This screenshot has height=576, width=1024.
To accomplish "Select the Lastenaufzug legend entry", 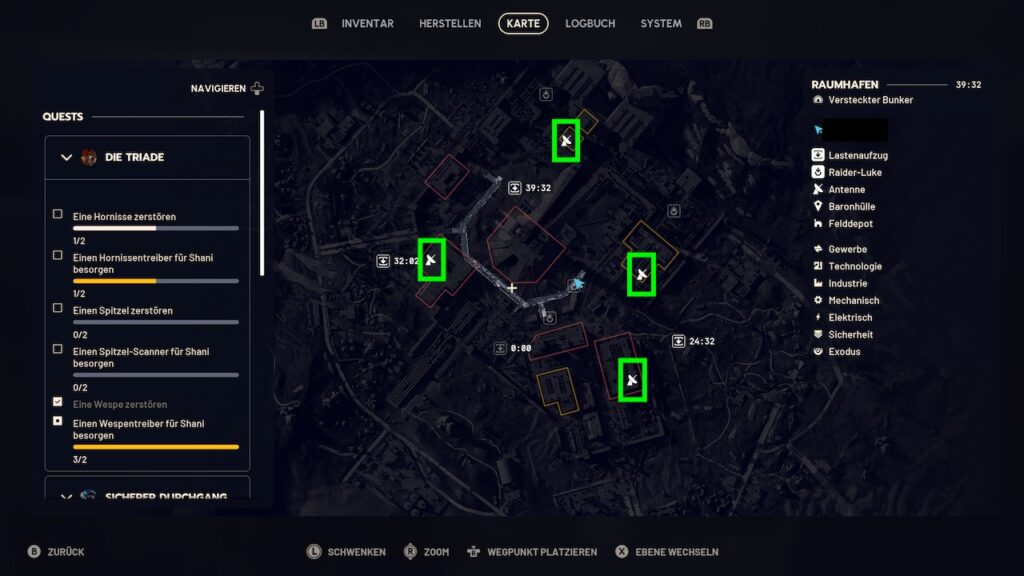I will (x=857, y=156).
